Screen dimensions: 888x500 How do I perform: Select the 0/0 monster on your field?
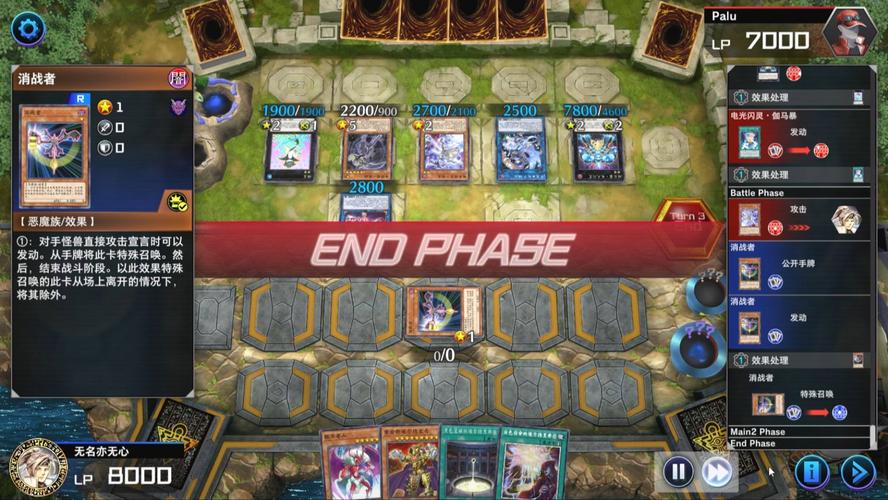[x=443, y=311]
